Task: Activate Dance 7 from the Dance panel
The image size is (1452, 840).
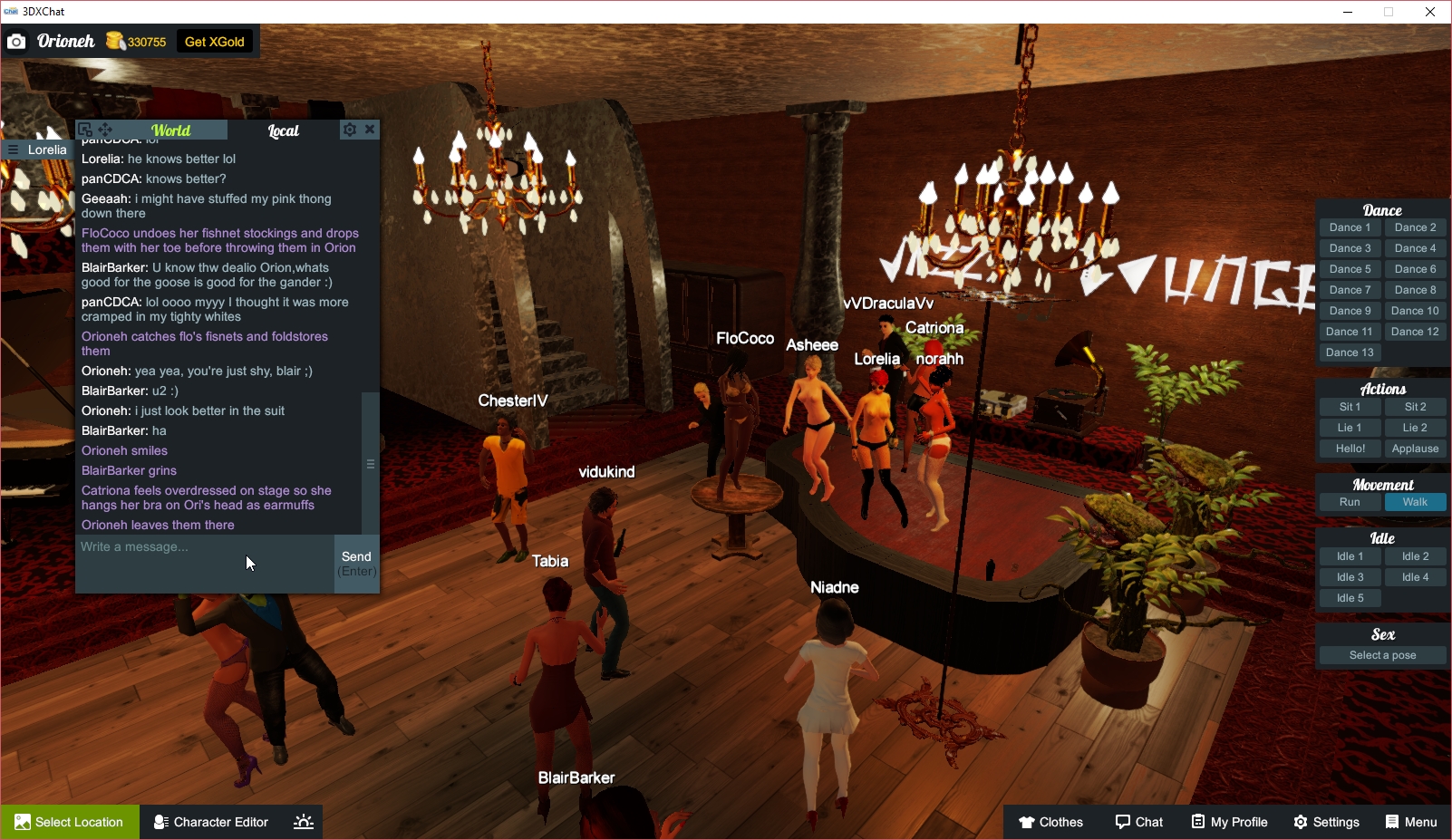Action: tap(1350, 289)
